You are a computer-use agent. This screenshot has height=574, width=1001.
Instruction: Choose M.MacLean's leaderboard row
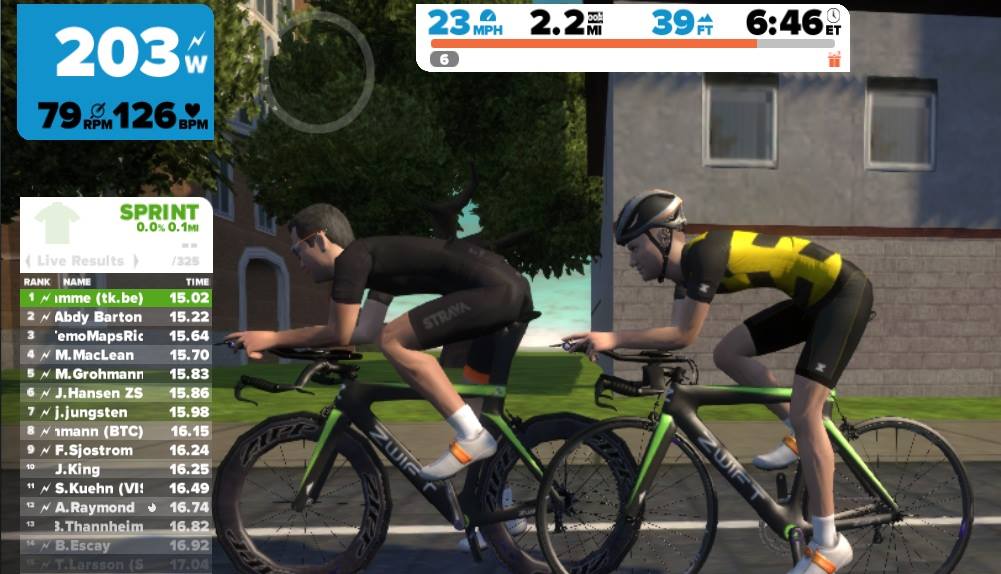(115, 354)
